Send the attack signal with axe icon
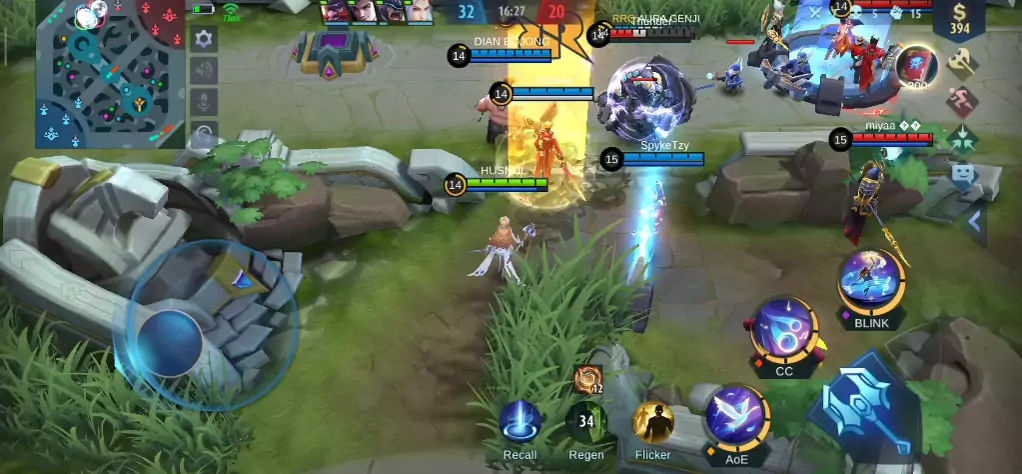 point(962,62)
